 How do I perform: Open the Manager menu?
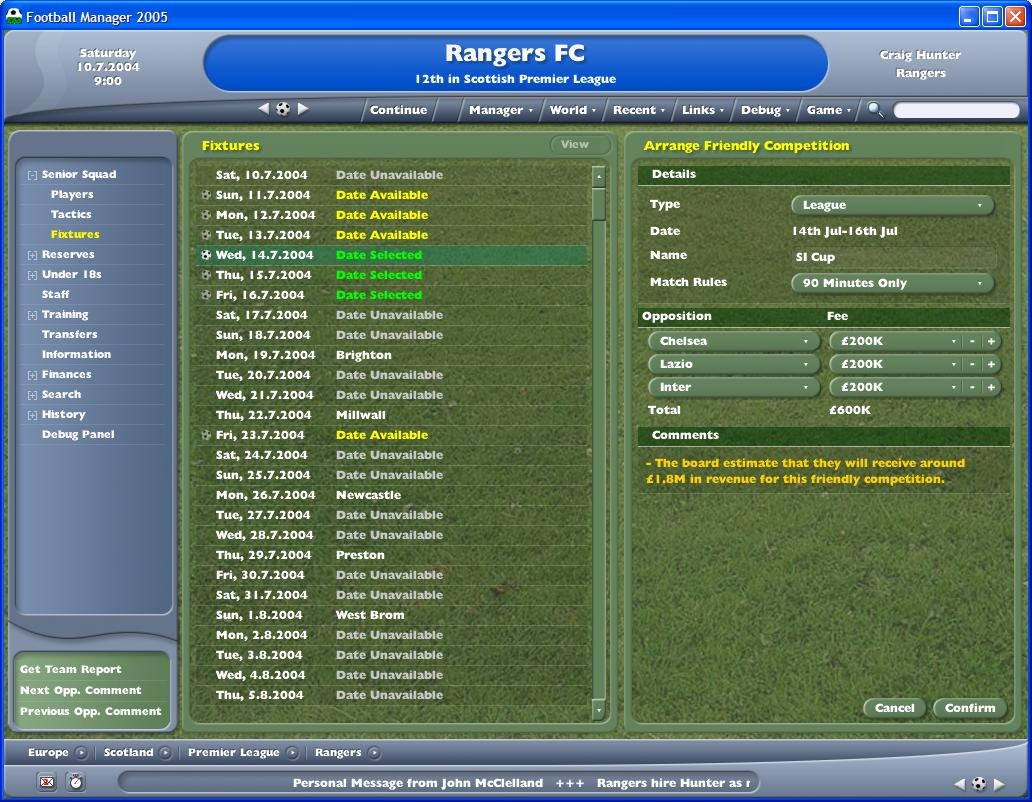click(500, 110)
